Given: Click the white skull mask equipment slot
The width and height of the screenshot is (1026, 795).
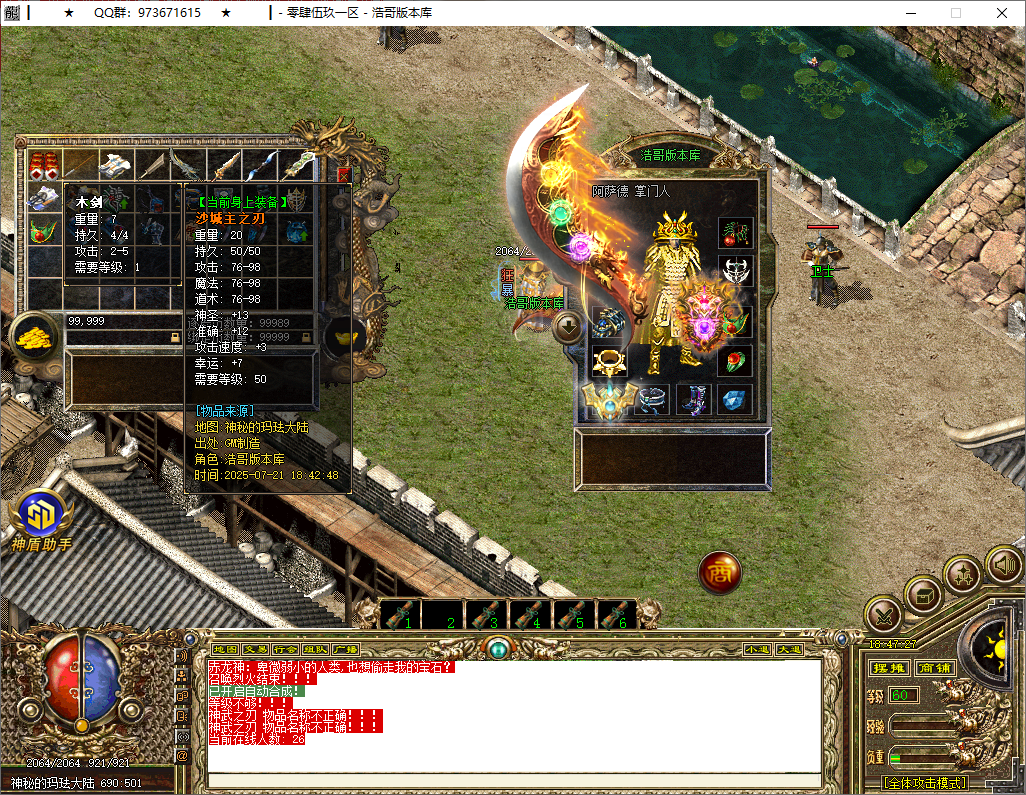Looking at the screenshot, I should 736,270.
